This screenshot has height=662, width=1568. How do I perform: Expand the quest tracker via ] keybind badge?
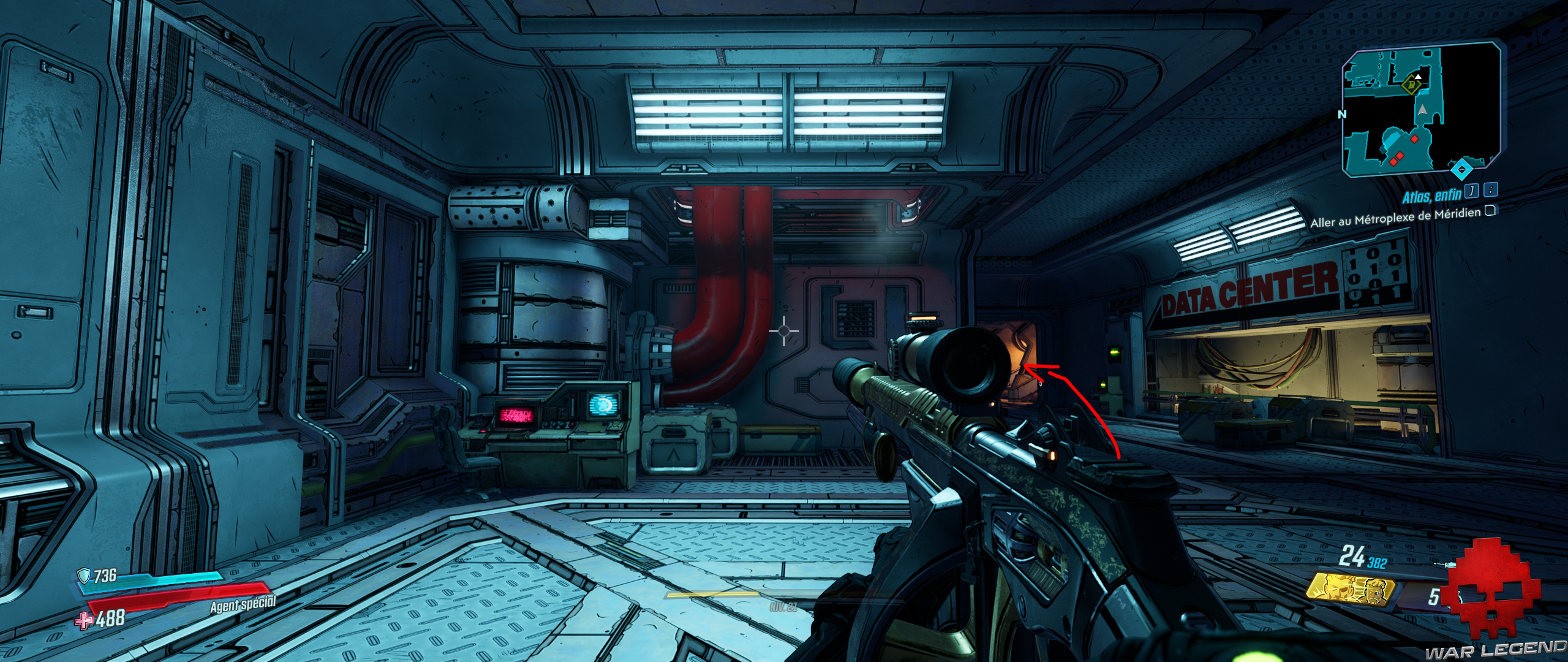1471,192
